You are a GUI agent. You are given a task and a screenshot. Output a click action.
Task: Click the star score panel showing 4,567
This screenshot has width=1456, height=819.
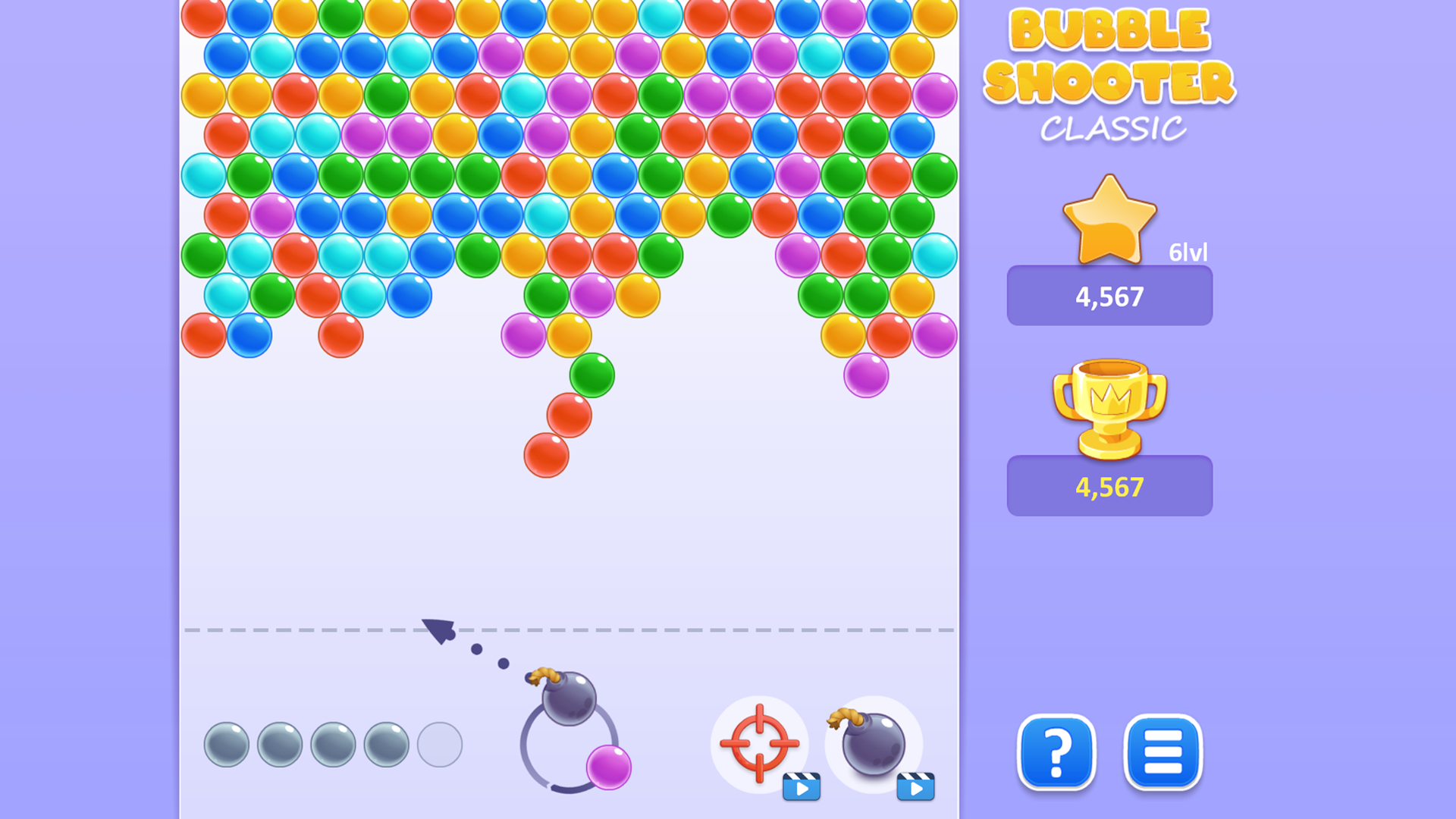coord(1109,297)
